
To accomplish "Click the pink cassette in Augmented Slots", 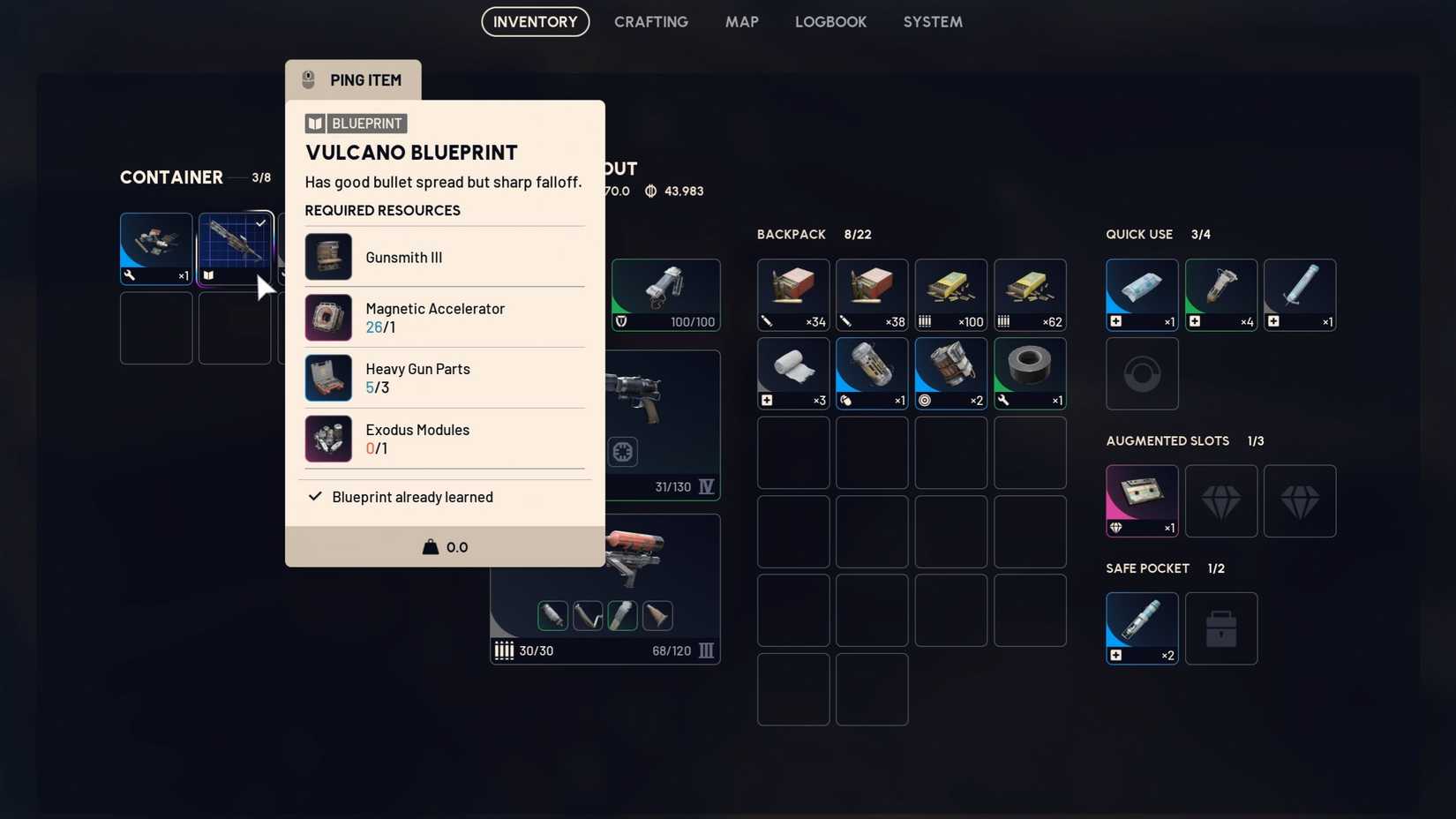I will (x=1141, y=499).
